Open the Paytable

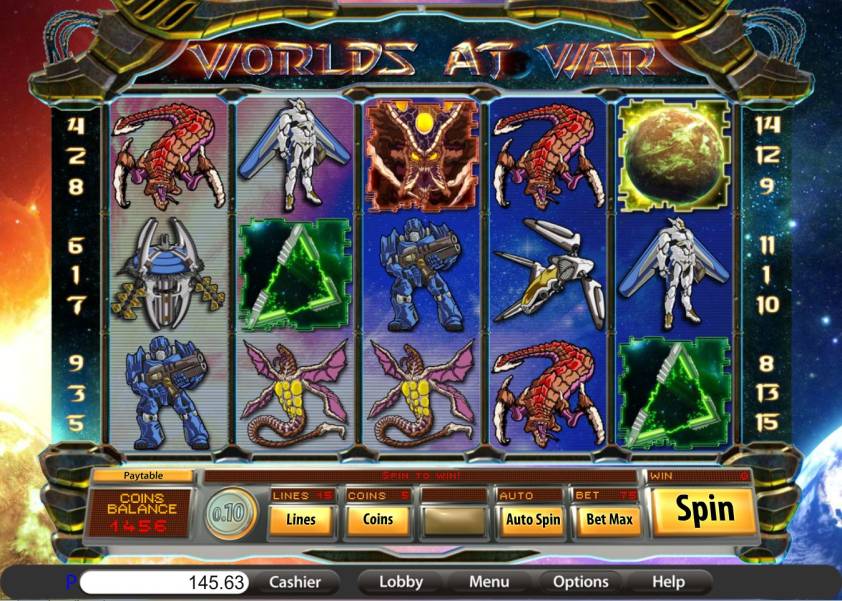pyautogui.click(x=142, y=476)
